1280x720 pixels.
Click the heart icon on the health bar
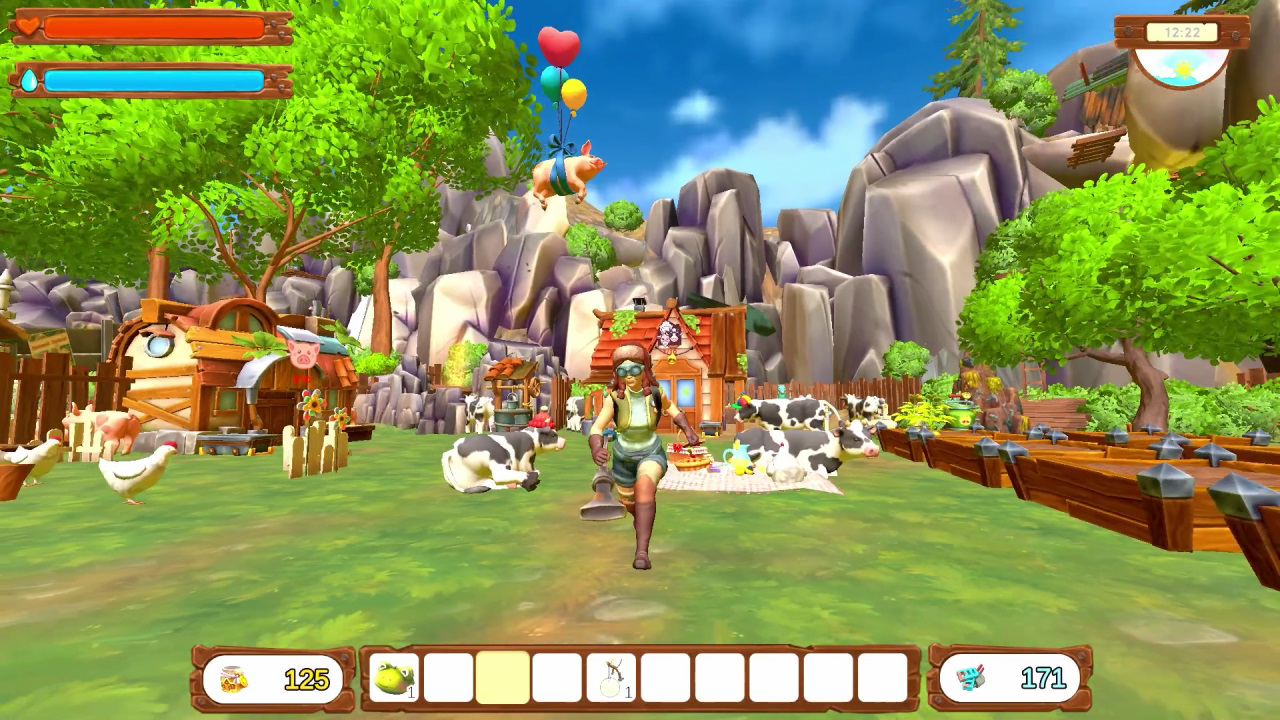click(x=28, y=27)
